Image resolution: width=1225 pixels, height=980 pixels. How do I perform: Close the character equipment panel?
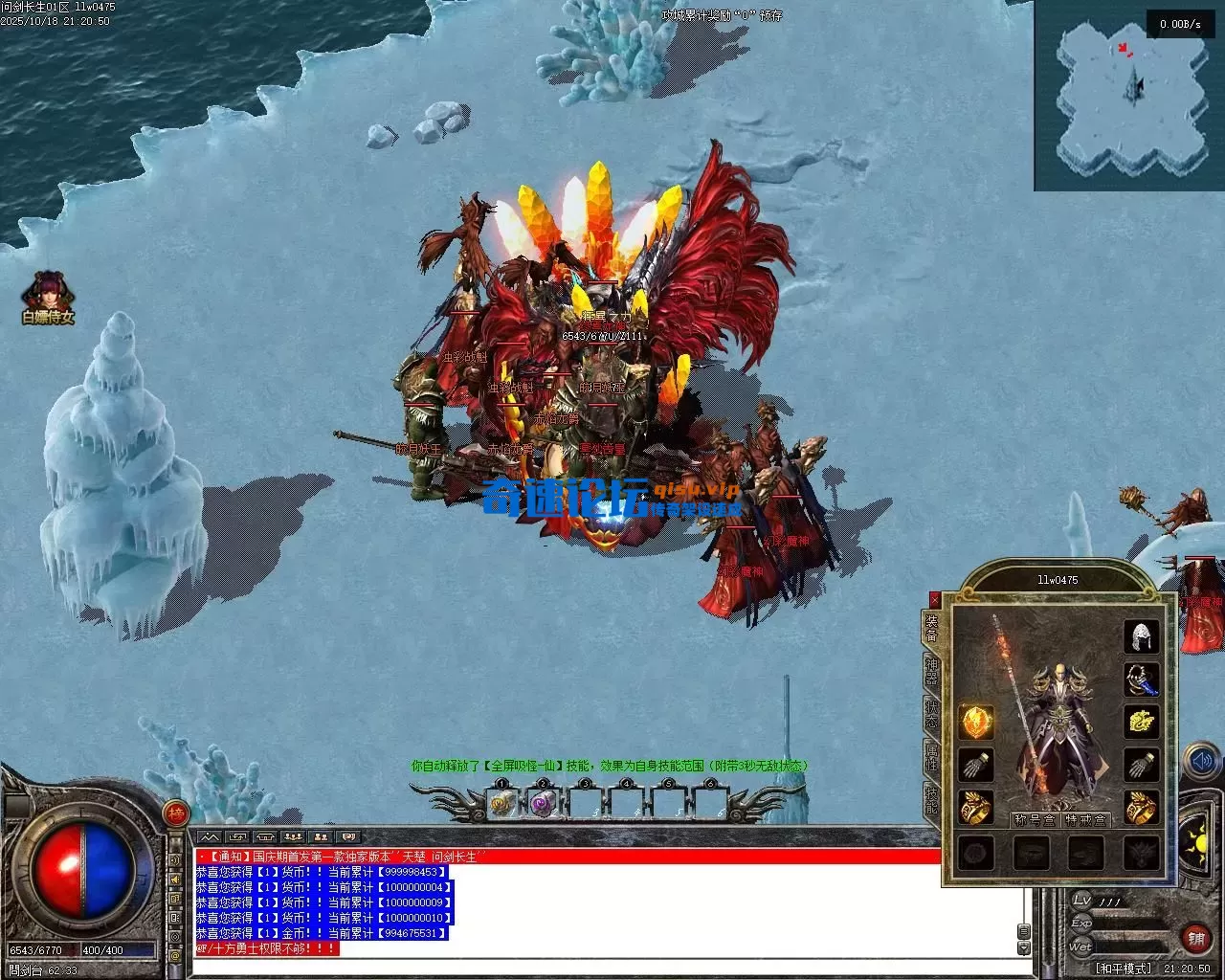pos(934,599)
